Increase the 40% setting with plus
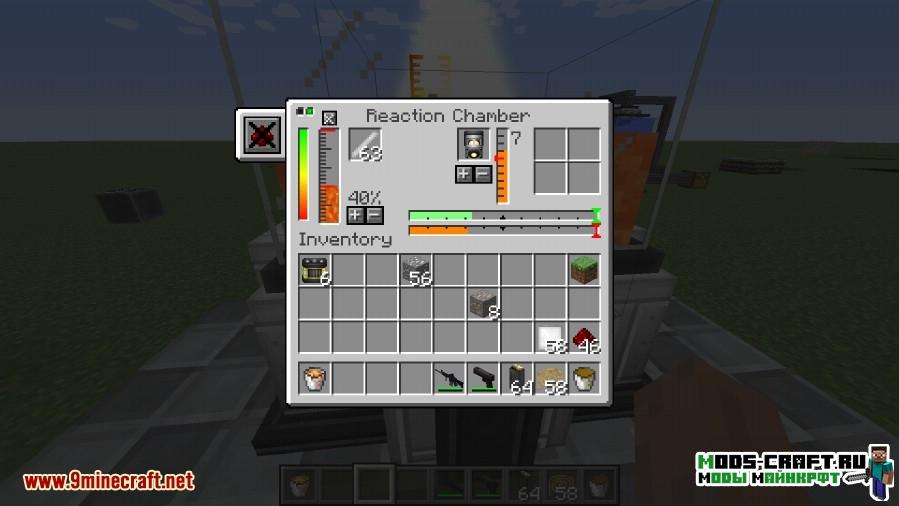 (x=356, y=215)
